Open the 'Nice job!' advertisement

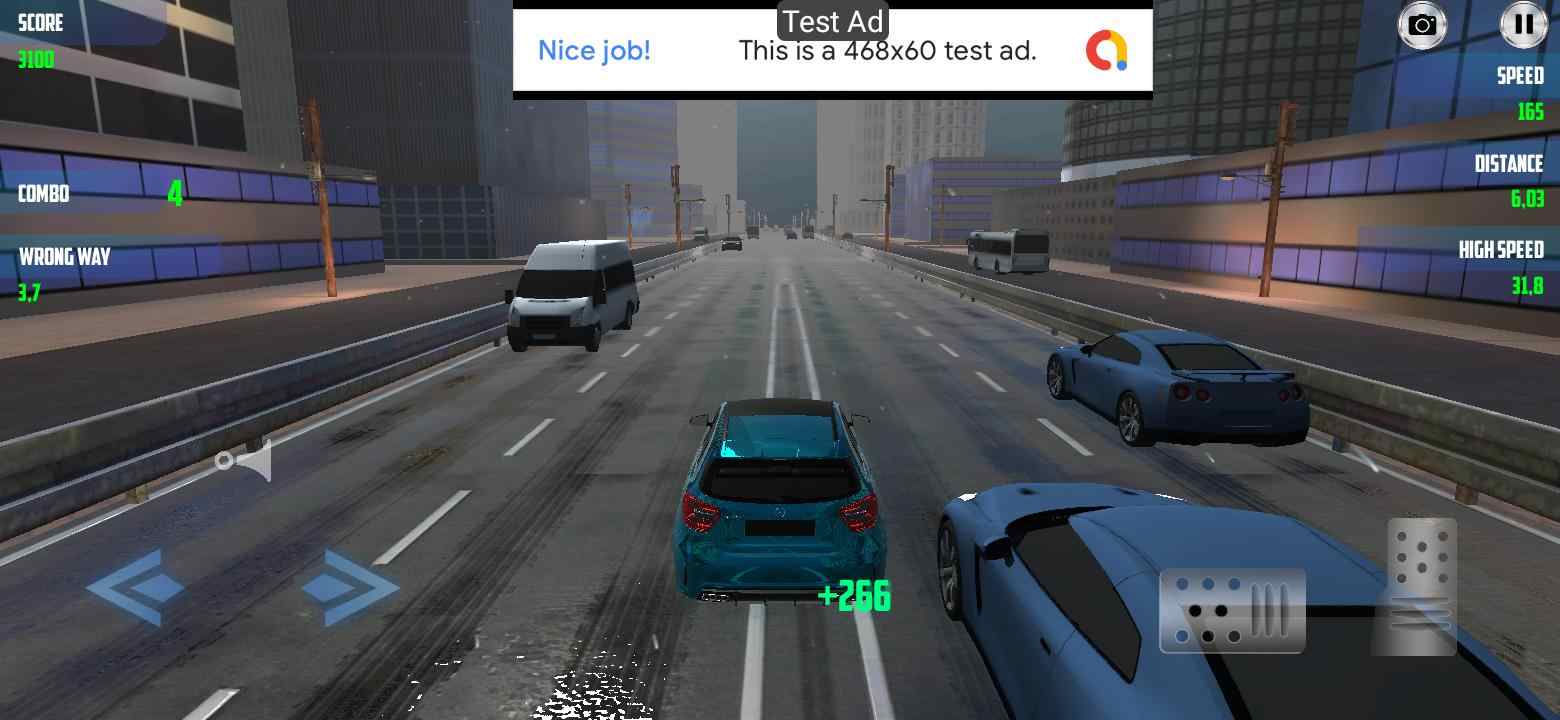595,50
